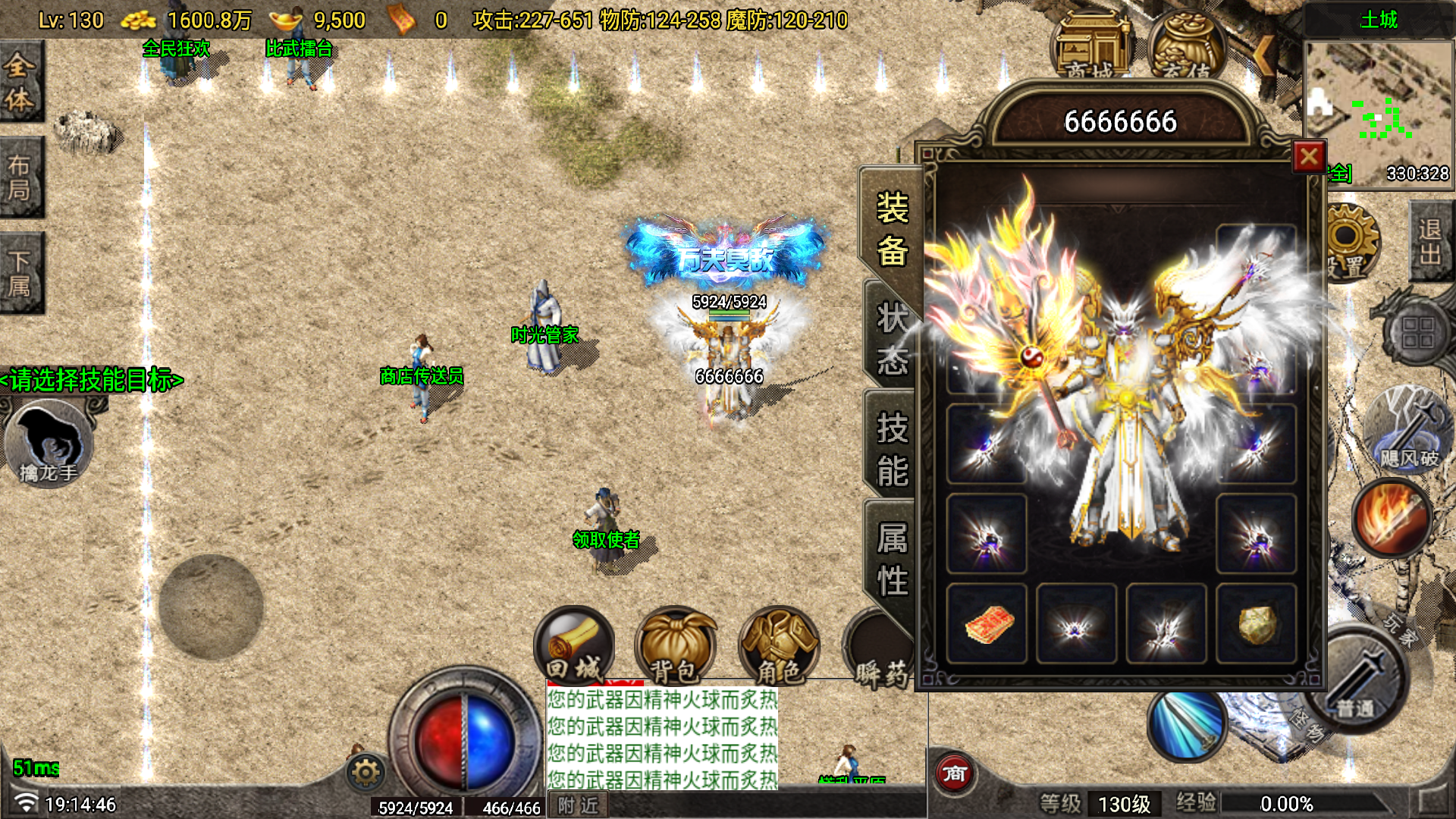The image size is (1456, 819).
Task: Select the 属性 attributes tab
Action: (892, 560)
